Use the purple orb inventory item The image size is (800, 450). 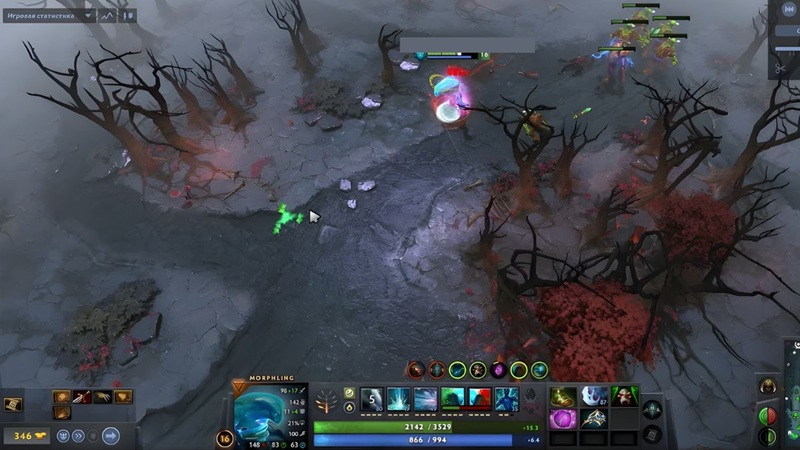[x=566, y=419]
